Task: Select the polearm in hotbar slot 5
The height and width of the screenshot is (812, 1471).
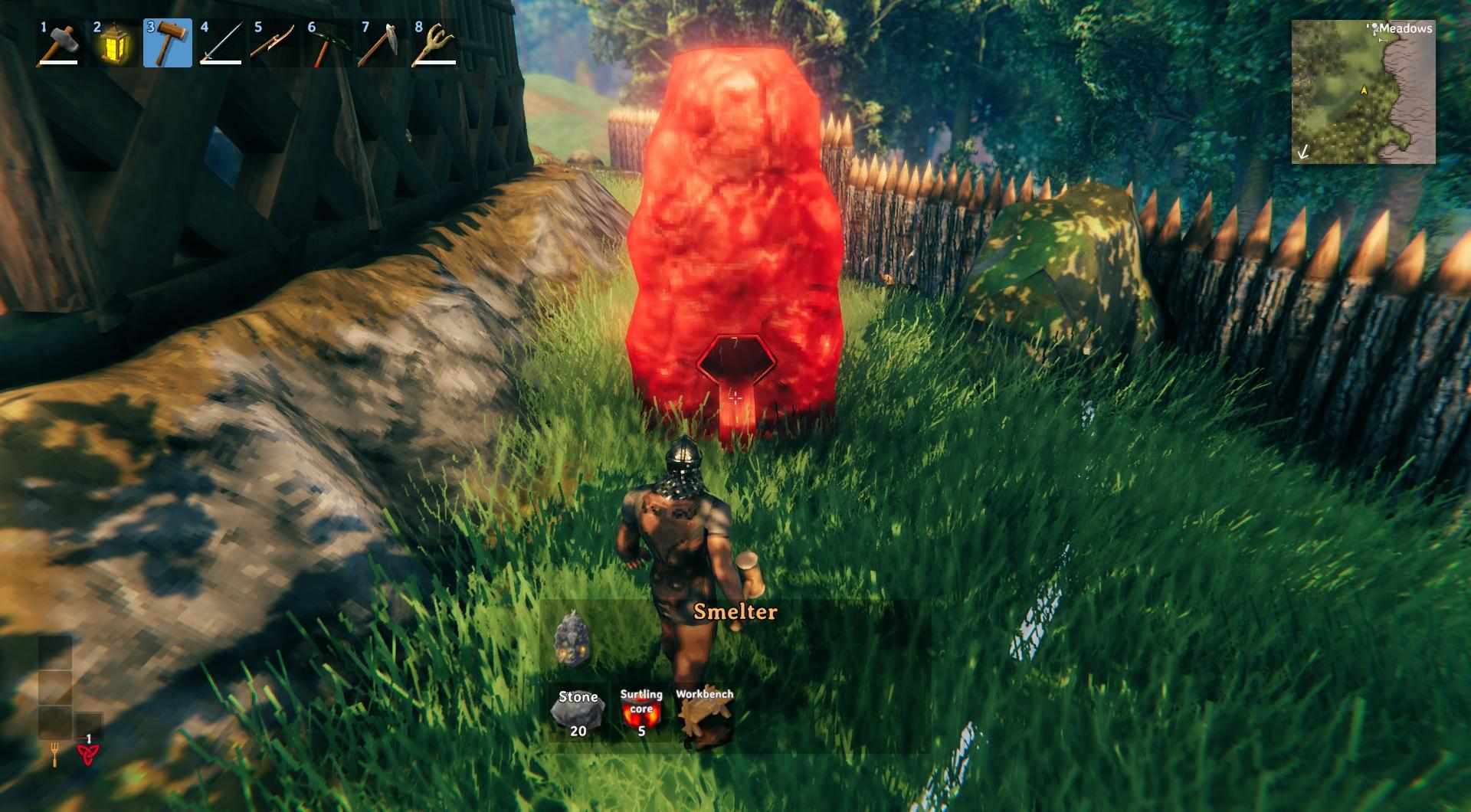Action: click(274, 44)
